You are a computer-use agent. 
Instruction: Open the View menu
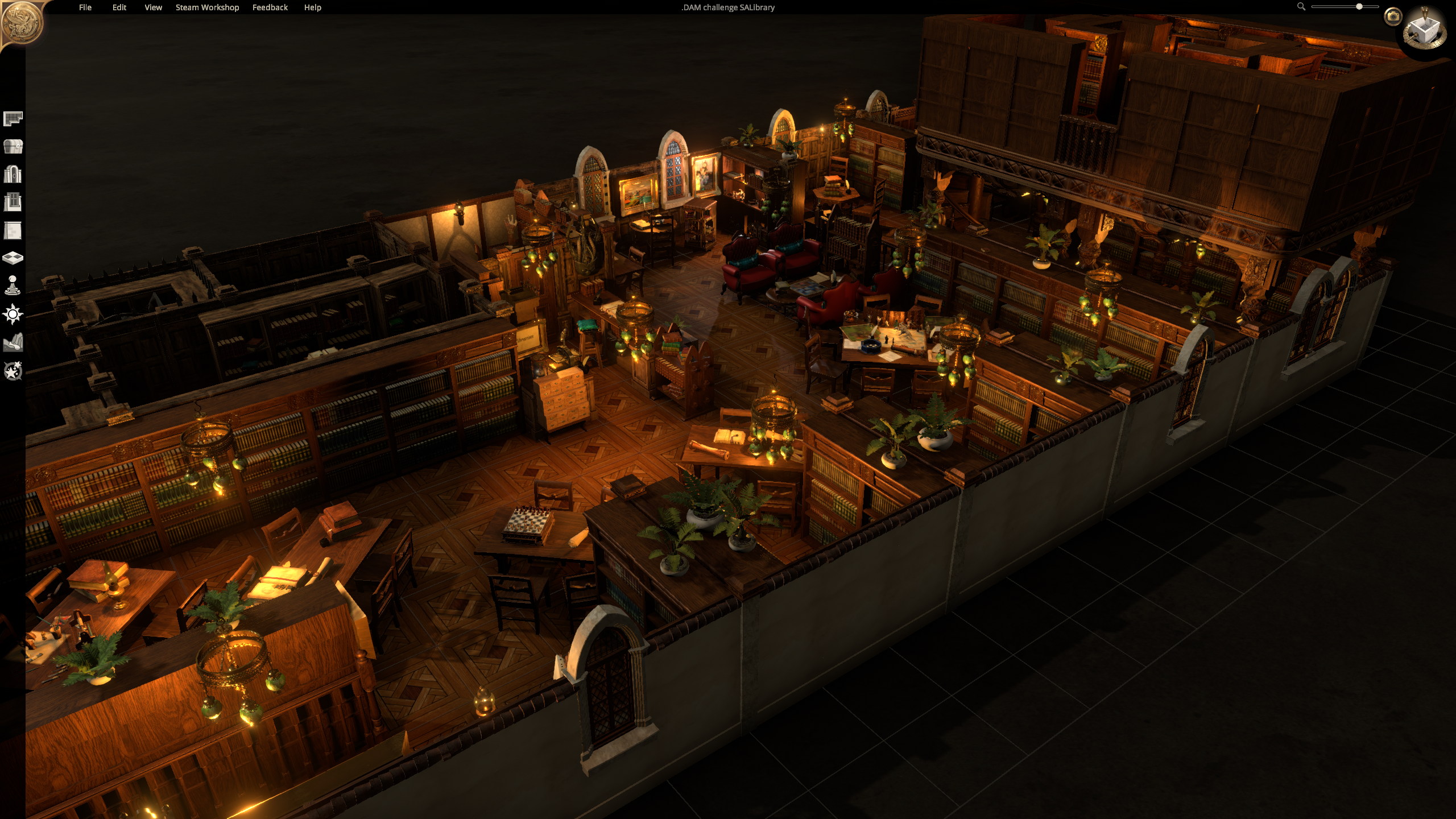coord(153,7)
